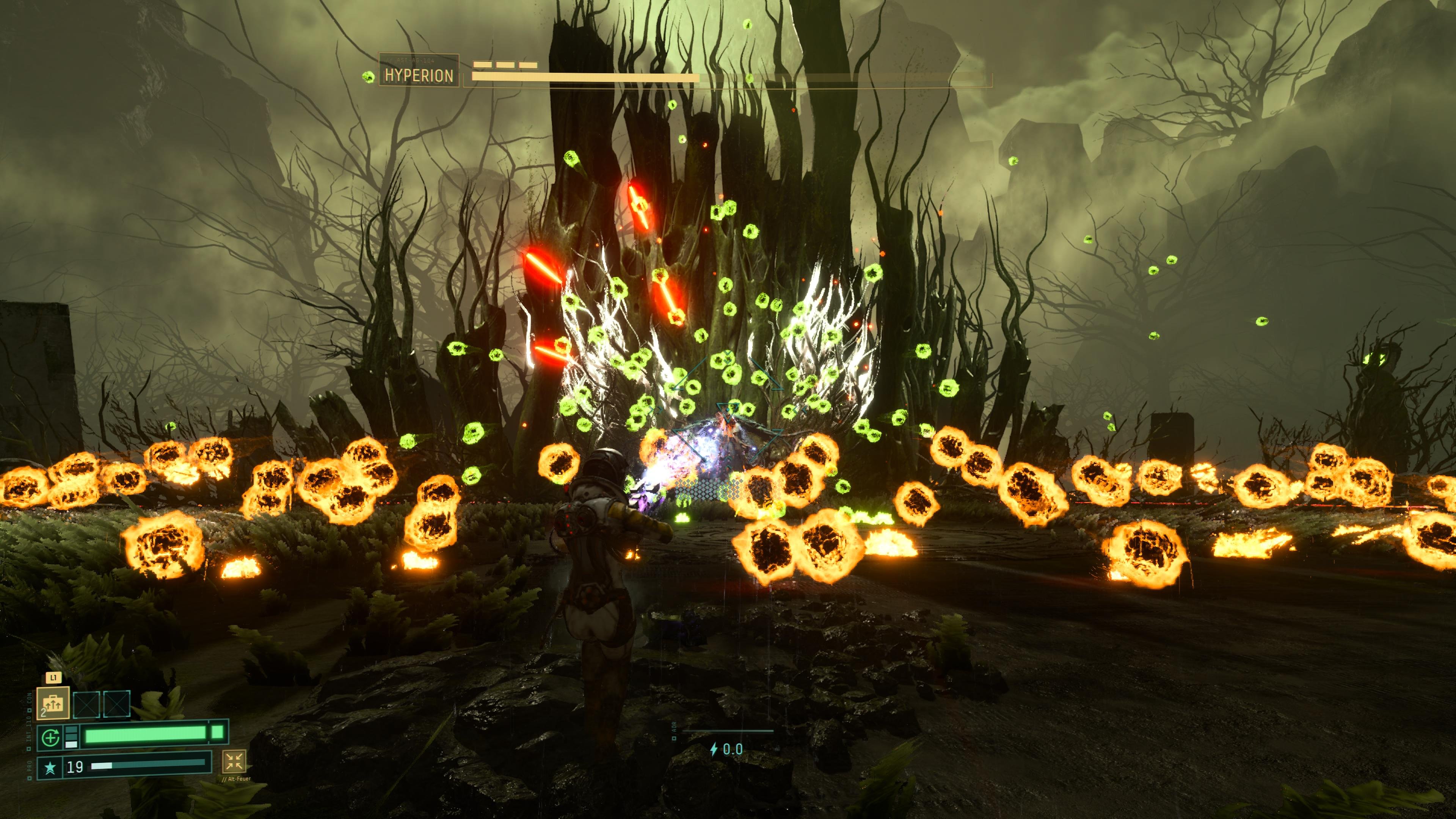Click the HYPERION boss name plate
This screenshot has width=1456, height=819.
[419, 75]
